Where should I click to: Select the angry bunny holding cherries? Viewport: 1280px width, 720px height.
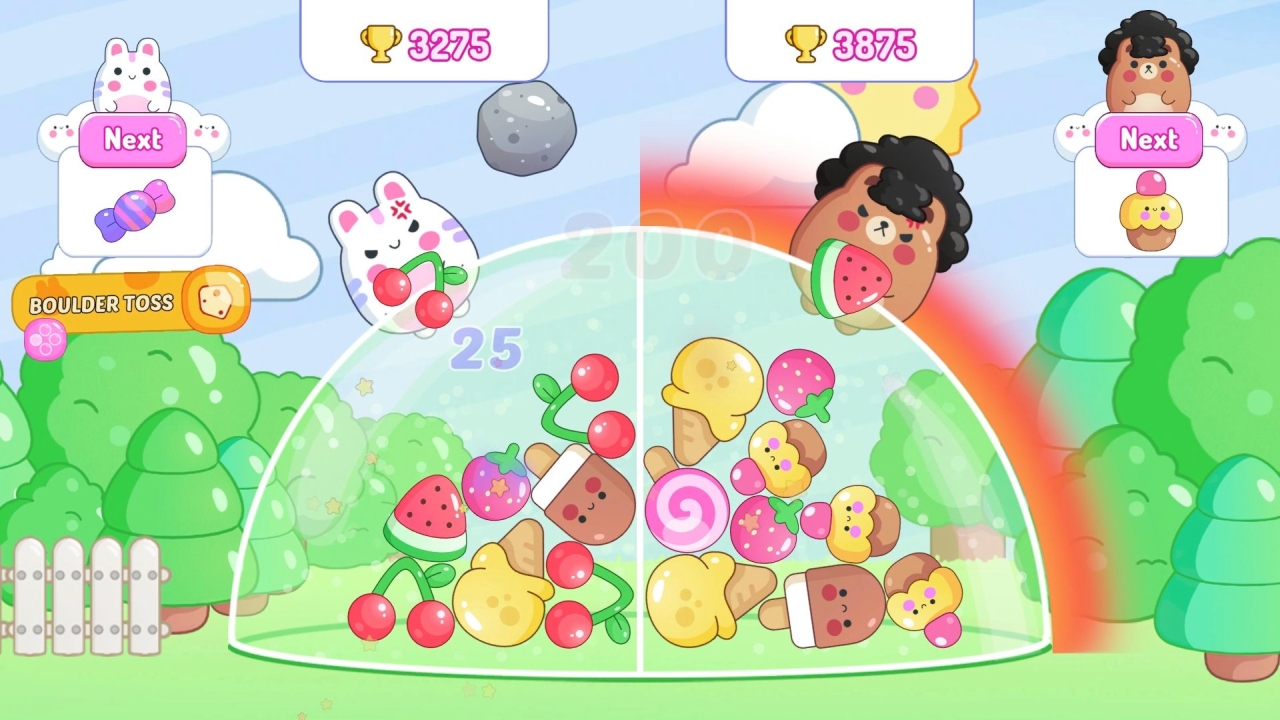(x=404, y=255)
